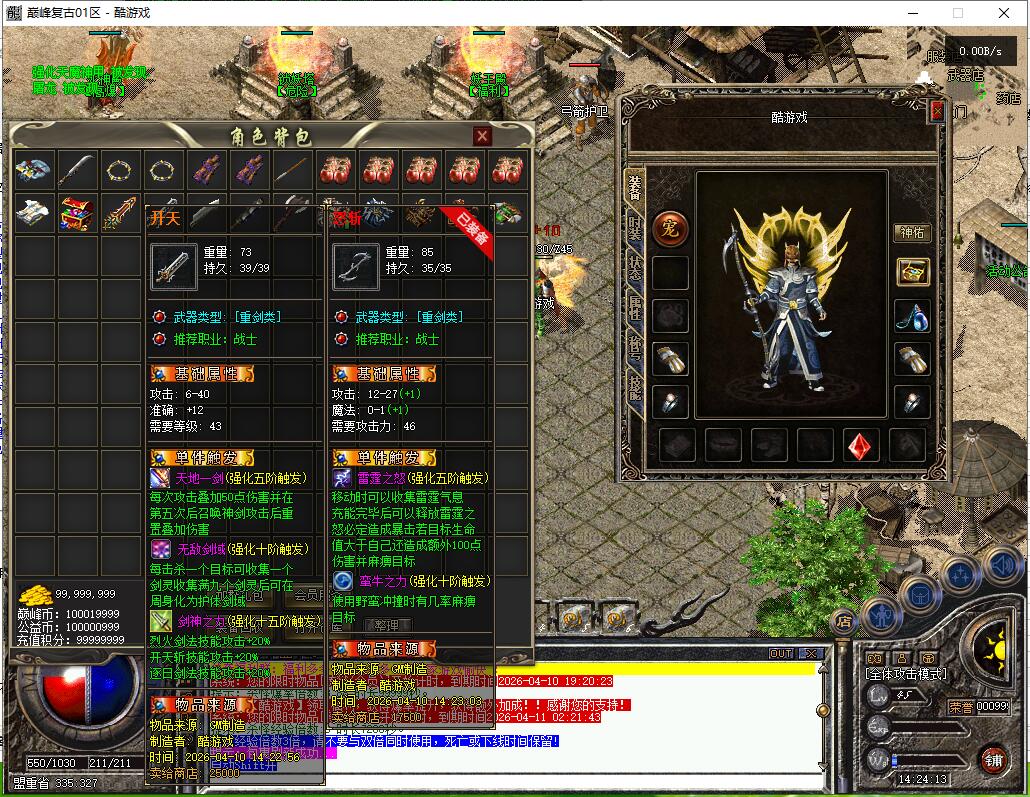
Task: Close the character equipment panel
Action: point(937,112)
